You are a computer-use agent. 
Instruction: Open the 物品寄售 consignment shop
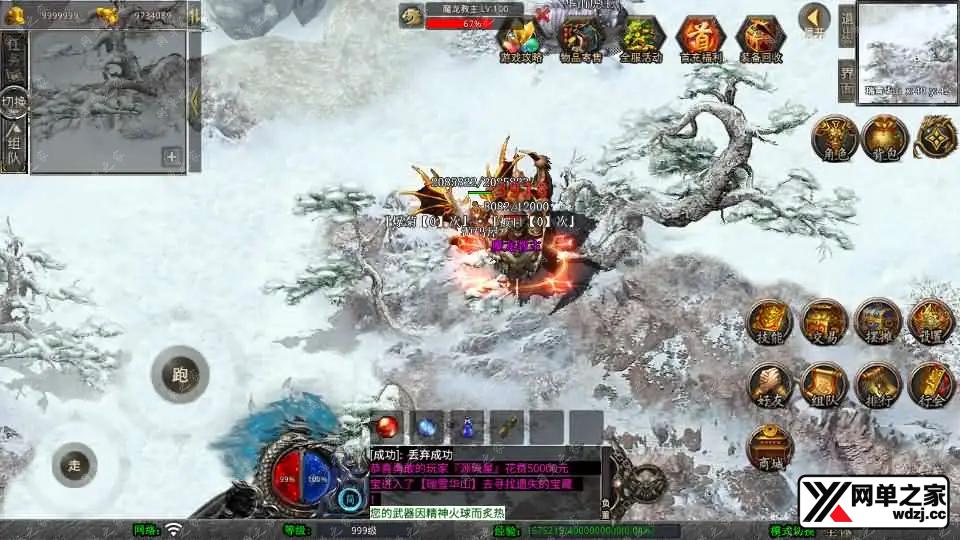[x=581, y=38]
